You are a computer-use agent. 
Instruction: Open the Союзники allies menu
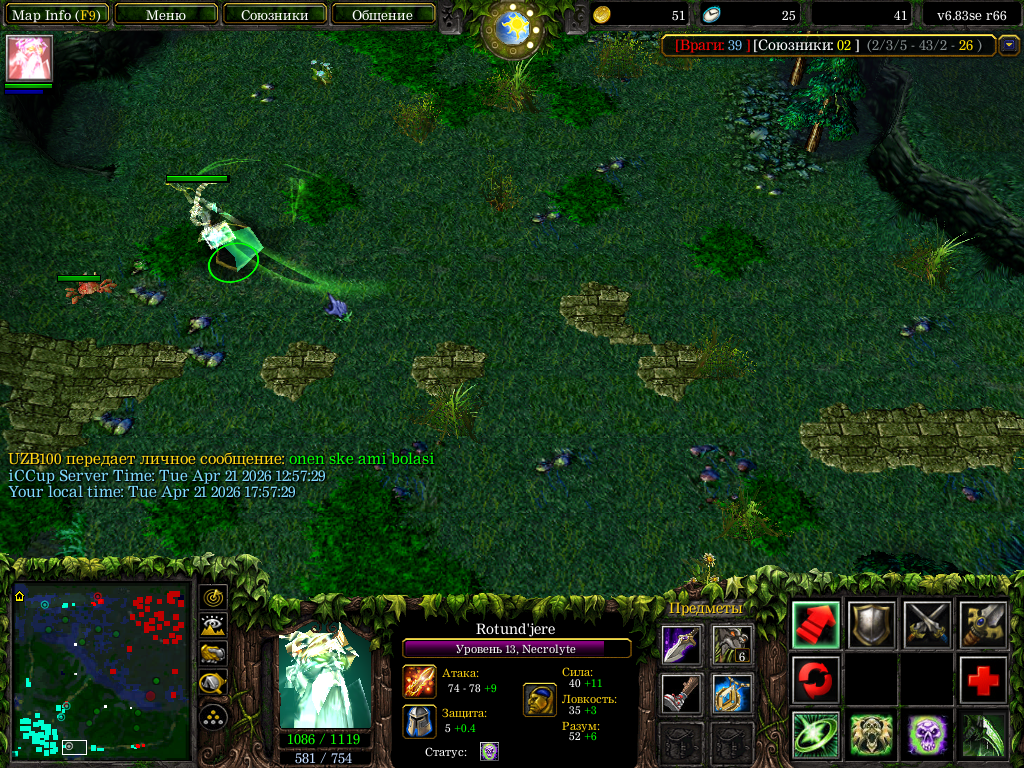[x=274, y=15]
